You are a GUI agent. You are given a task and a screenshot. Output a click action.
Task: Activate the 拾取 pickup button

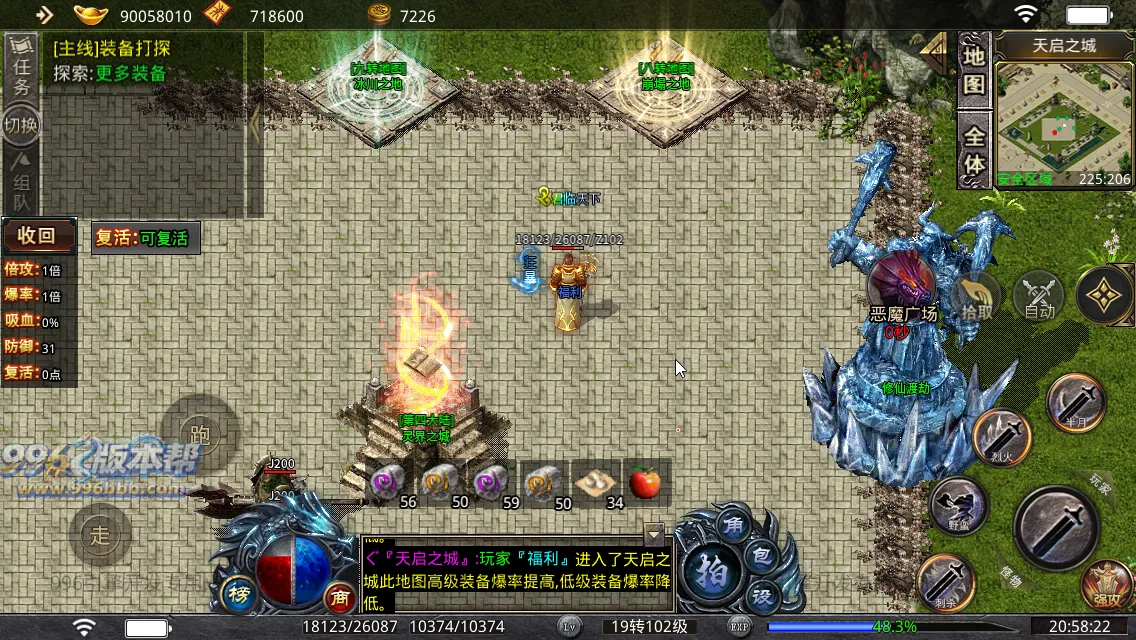pos(977,297)
